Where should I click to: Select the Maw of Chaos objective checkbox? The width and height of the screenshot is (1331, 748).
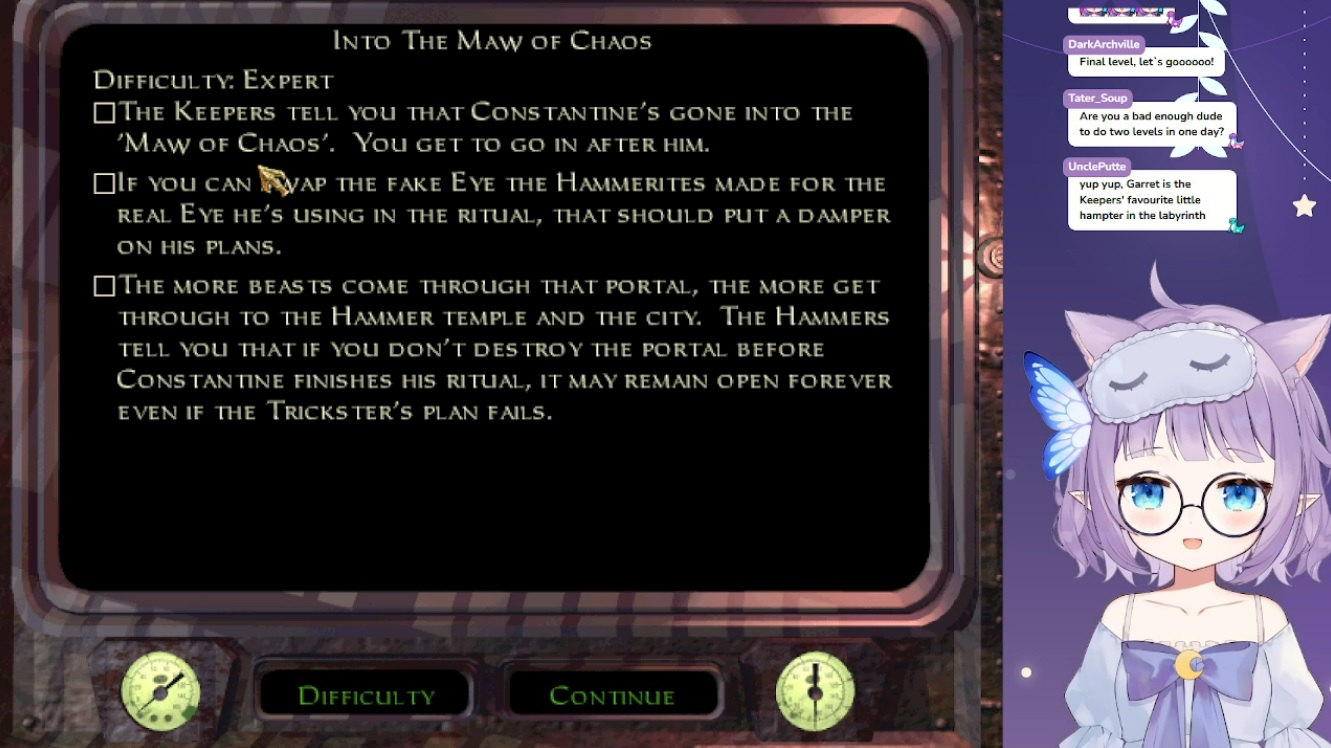(104, 113)
